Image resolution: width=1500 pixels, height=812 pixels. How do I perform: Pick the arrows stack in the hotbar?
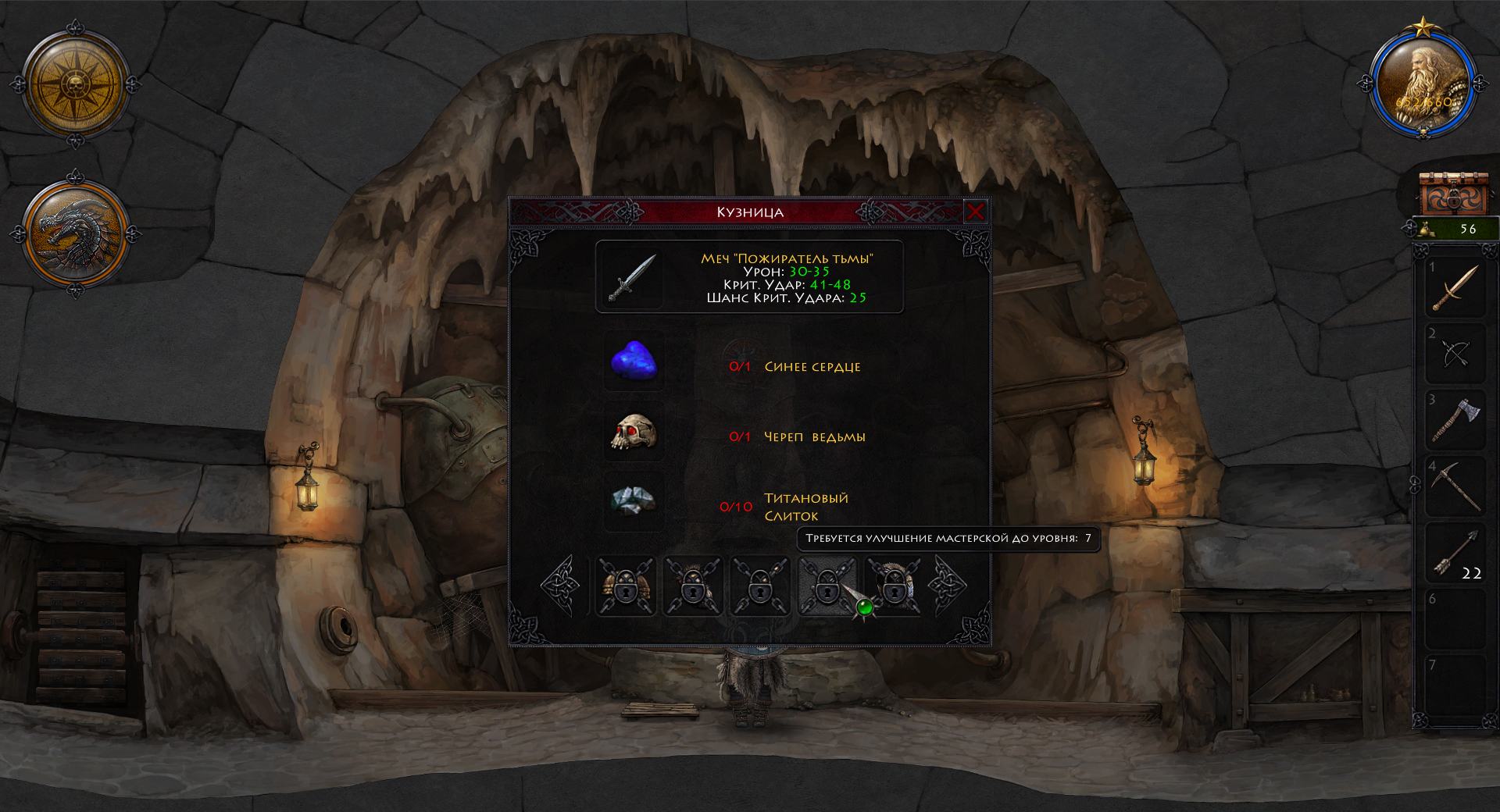pos(1455,553)
